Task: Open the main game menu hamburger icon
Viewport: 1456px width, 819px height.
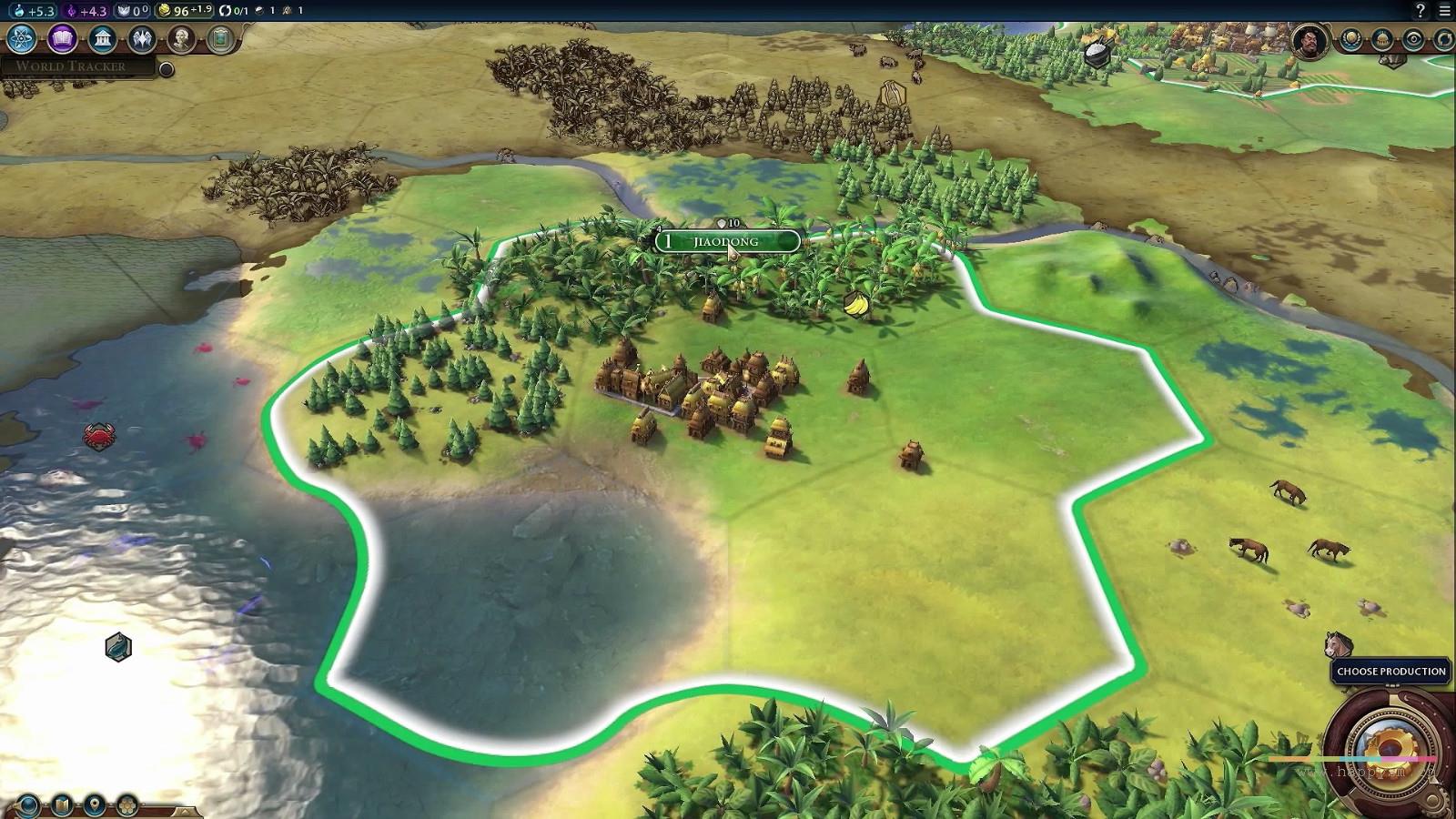Action: click(1444, 11)
